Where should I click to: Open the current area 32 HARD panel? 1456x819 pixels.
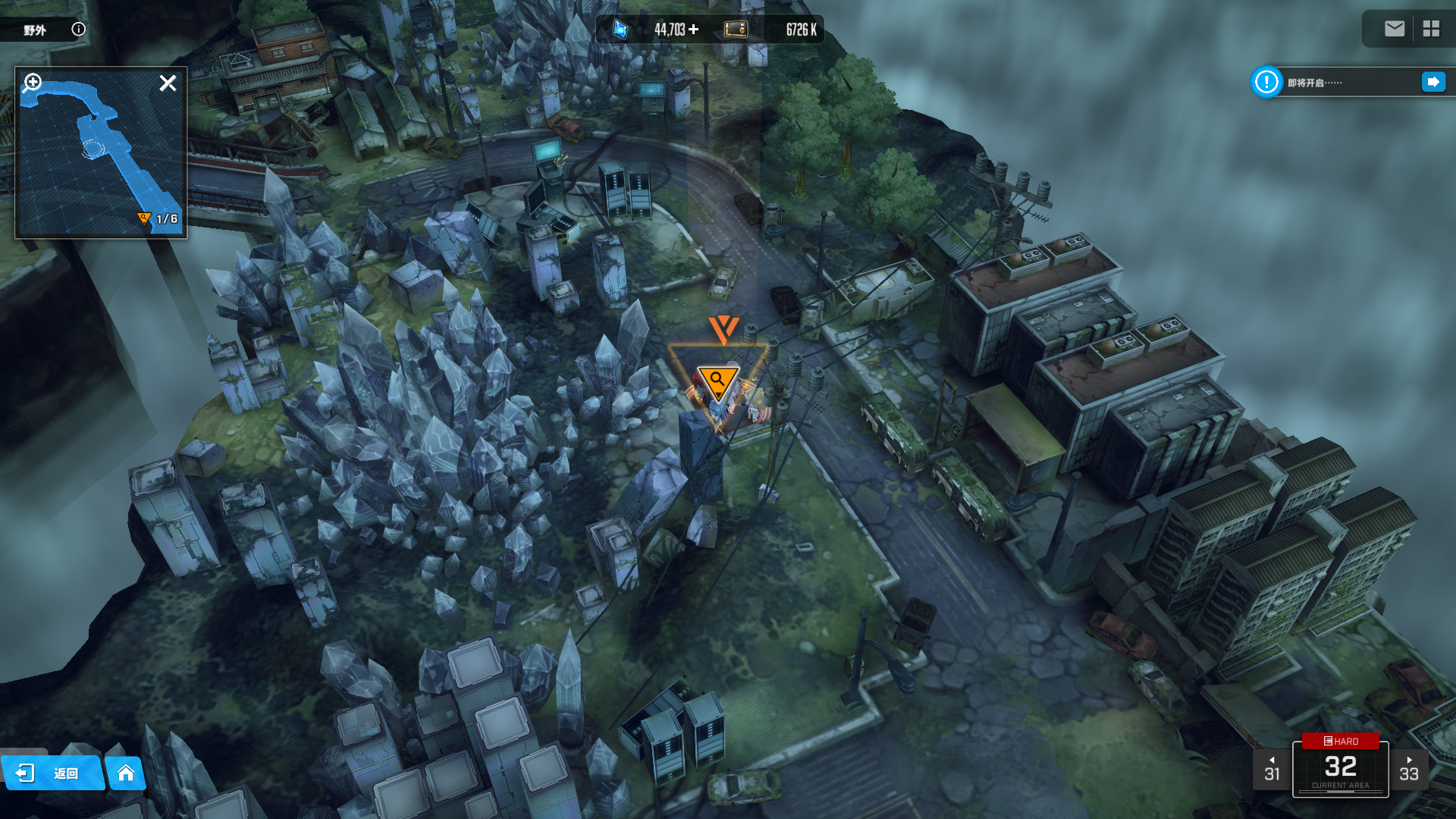pos(1340,767)
